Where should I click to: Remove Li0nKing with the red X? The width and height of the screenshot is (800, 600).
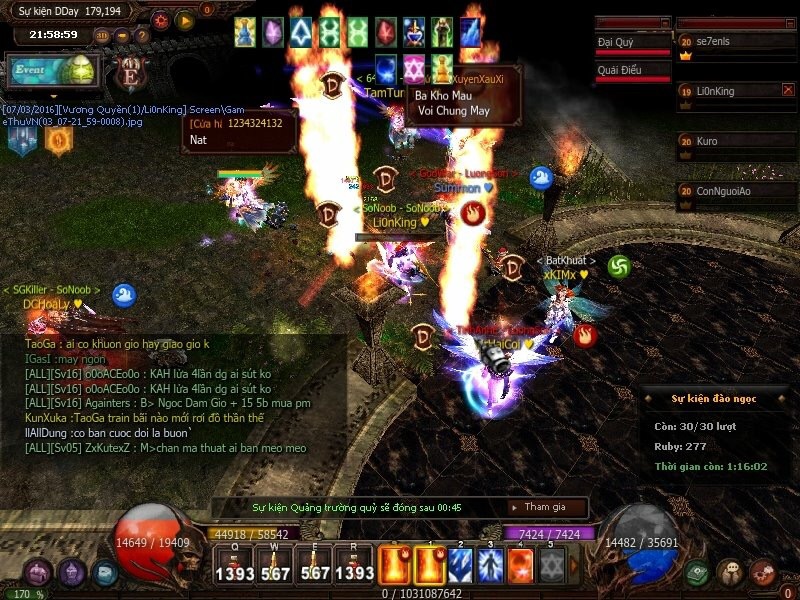[x=788, y=90]
